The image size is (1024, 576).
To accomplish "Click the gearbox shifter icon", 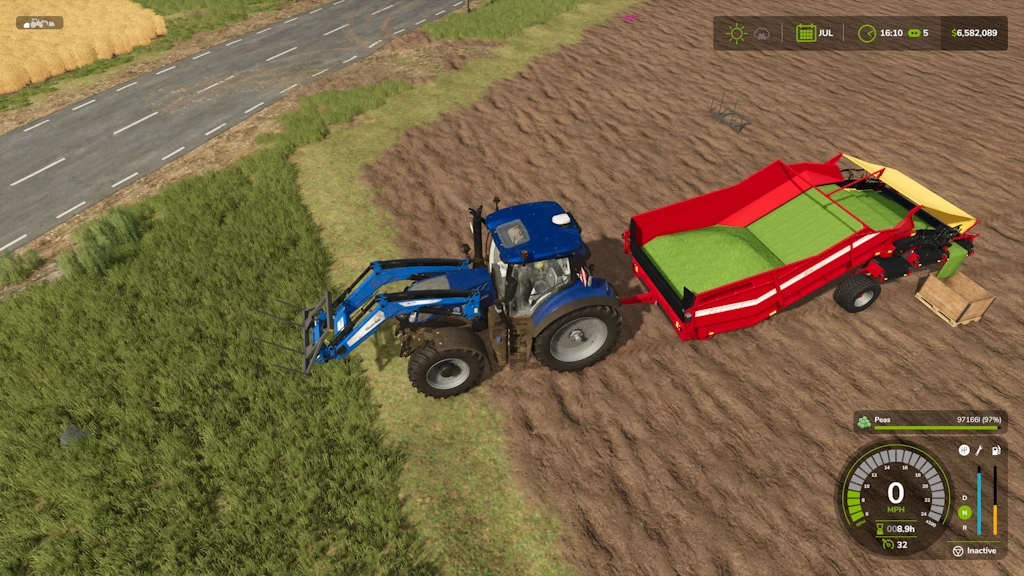I will click(964, 451).
